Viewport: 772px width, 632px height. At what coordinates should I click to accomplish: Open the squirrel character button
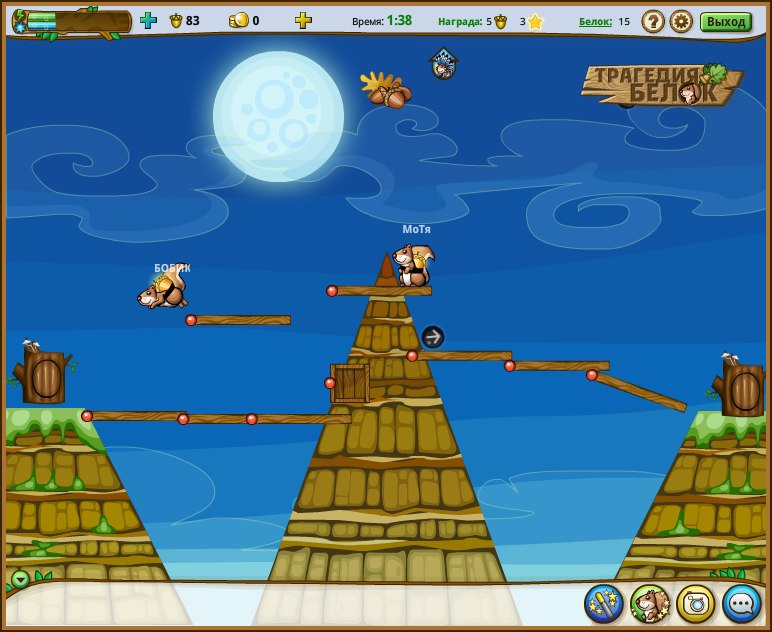click(650, 603)
